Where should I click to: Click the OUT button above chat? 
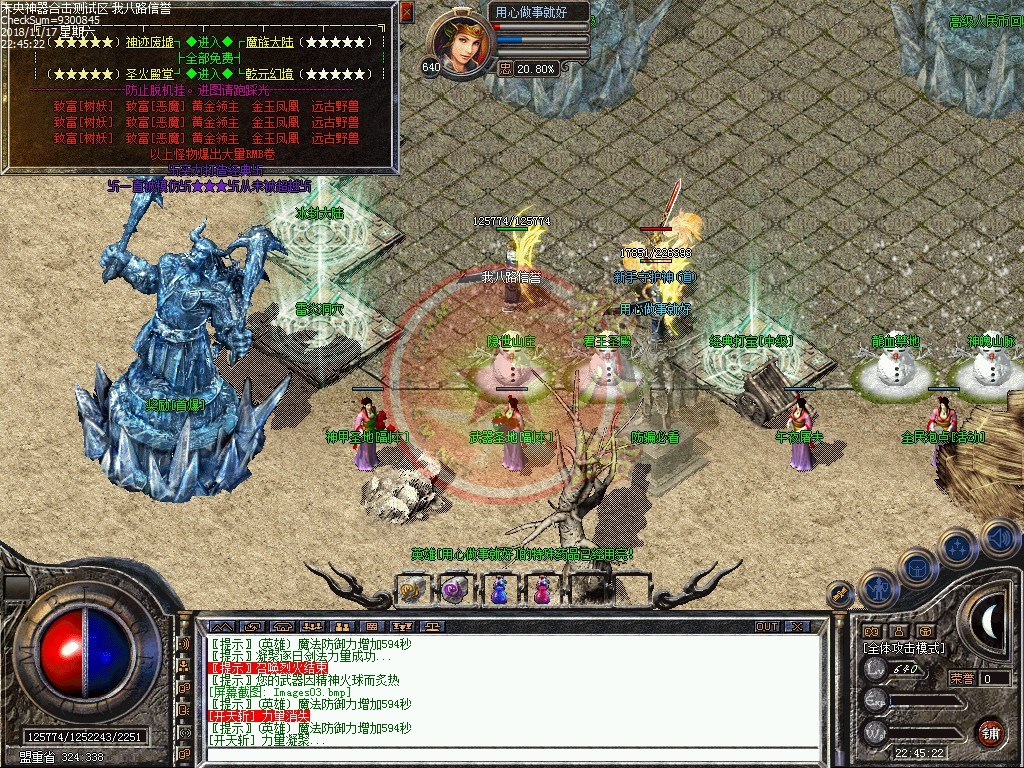(x=766, y=627)
